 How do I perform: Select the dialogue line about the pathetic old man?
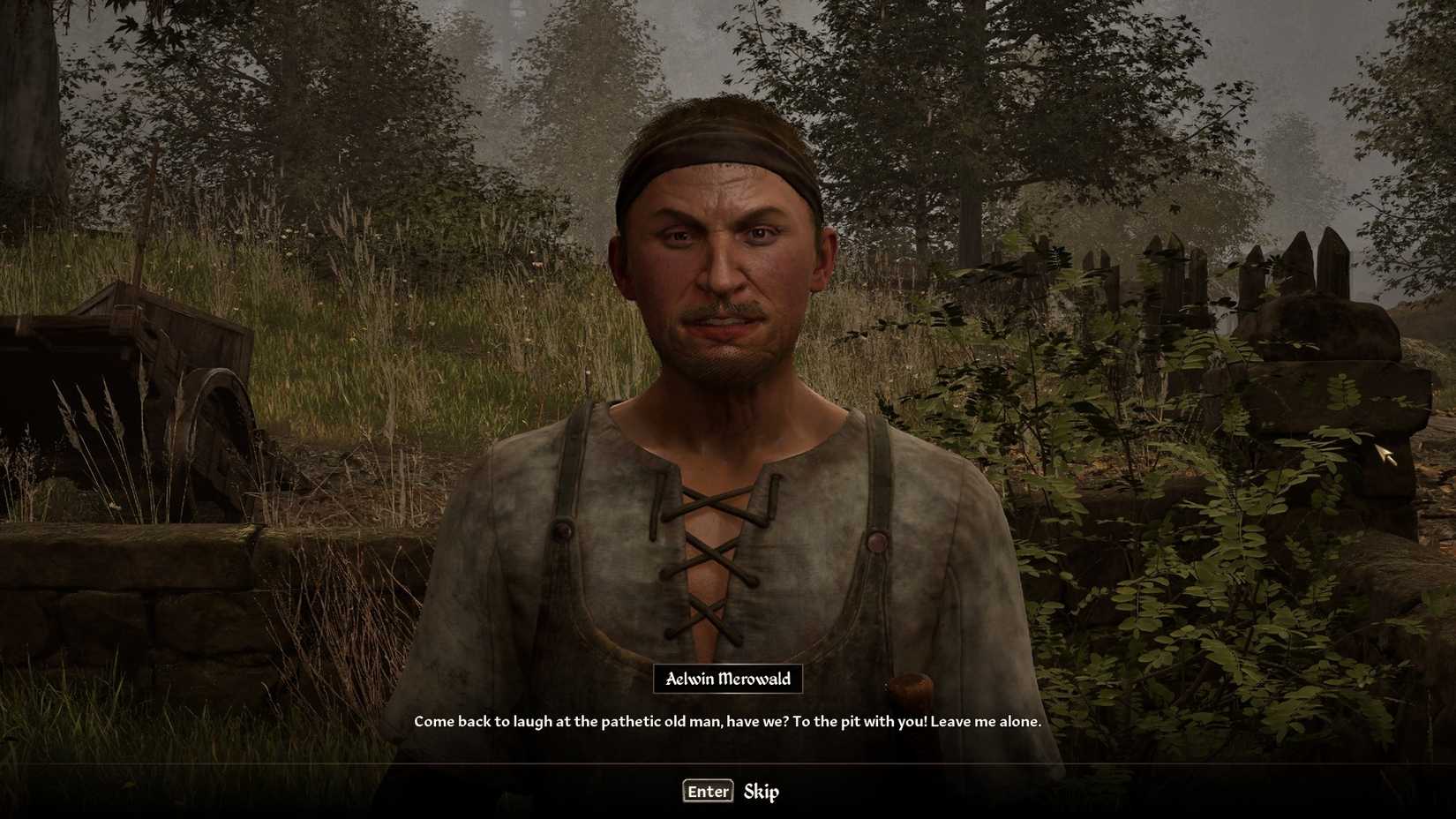click(728, 721)
